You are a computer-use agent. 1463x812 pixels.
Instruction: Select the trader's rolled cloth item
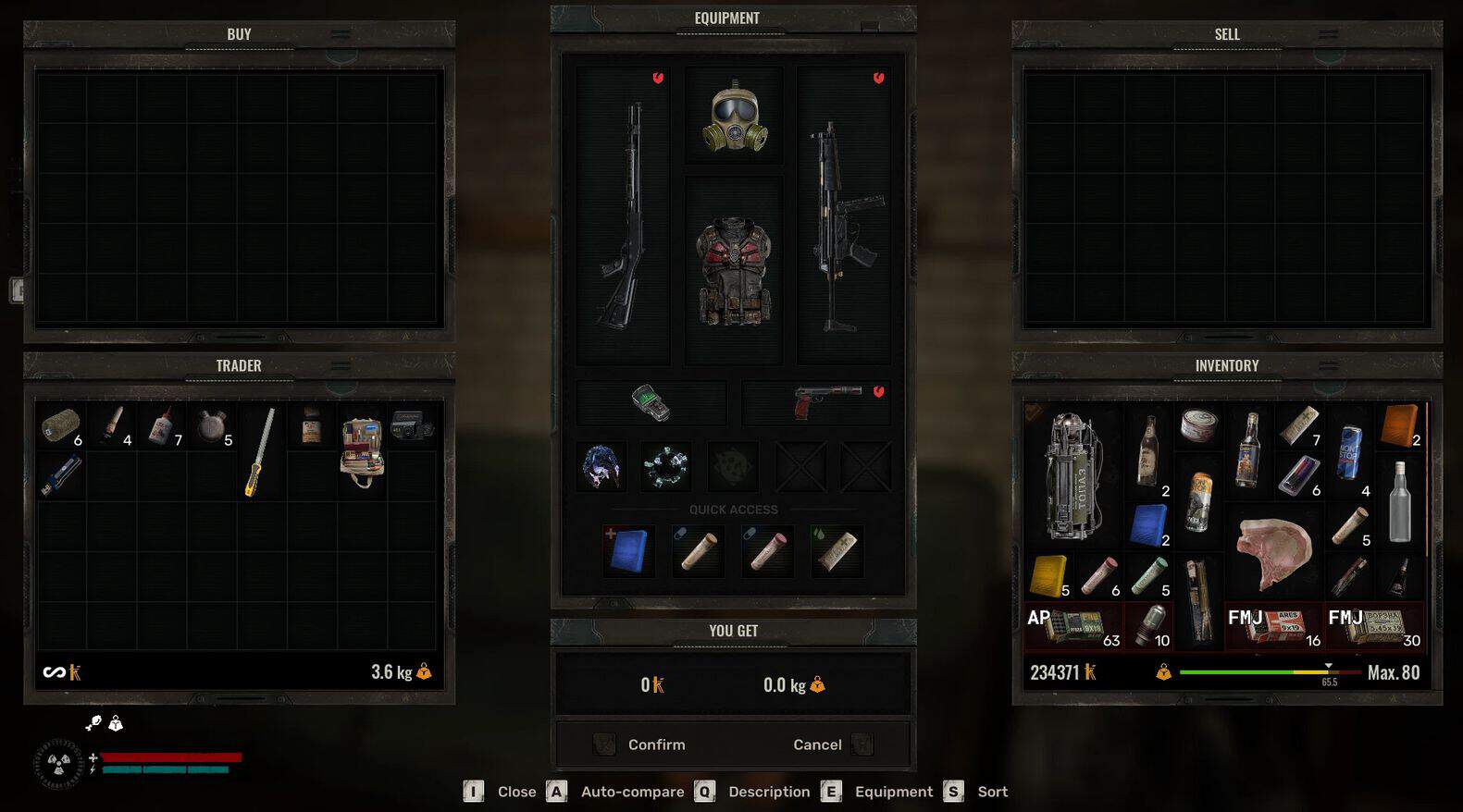click(x=61, y=426)
